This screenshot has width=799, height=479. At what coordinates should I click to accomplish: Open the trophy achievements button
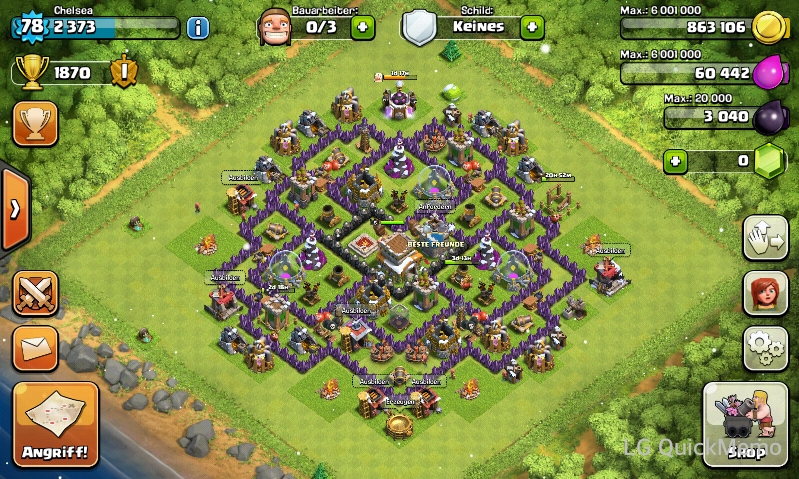35,123
